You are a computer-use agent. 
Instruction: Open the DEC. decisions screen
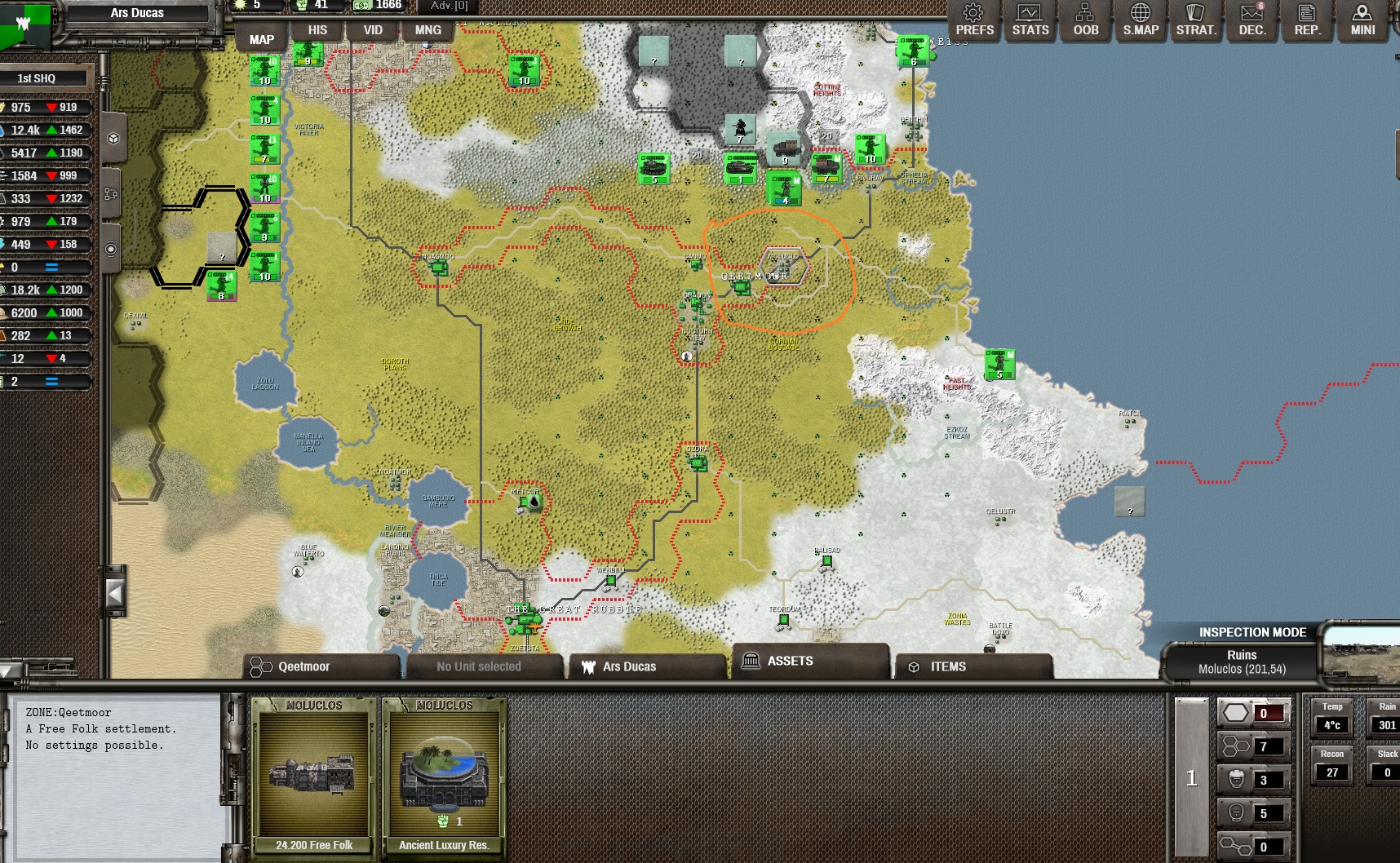1252,20
